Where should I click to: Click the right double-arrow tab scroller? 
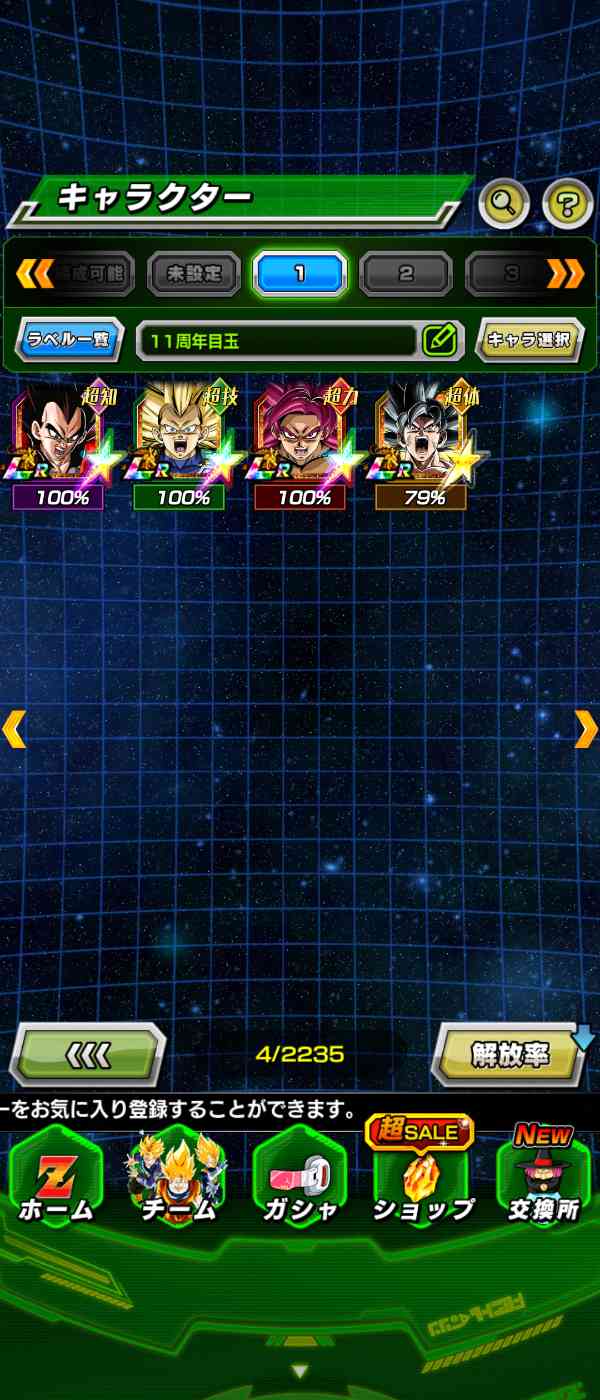tap(566, 273)
